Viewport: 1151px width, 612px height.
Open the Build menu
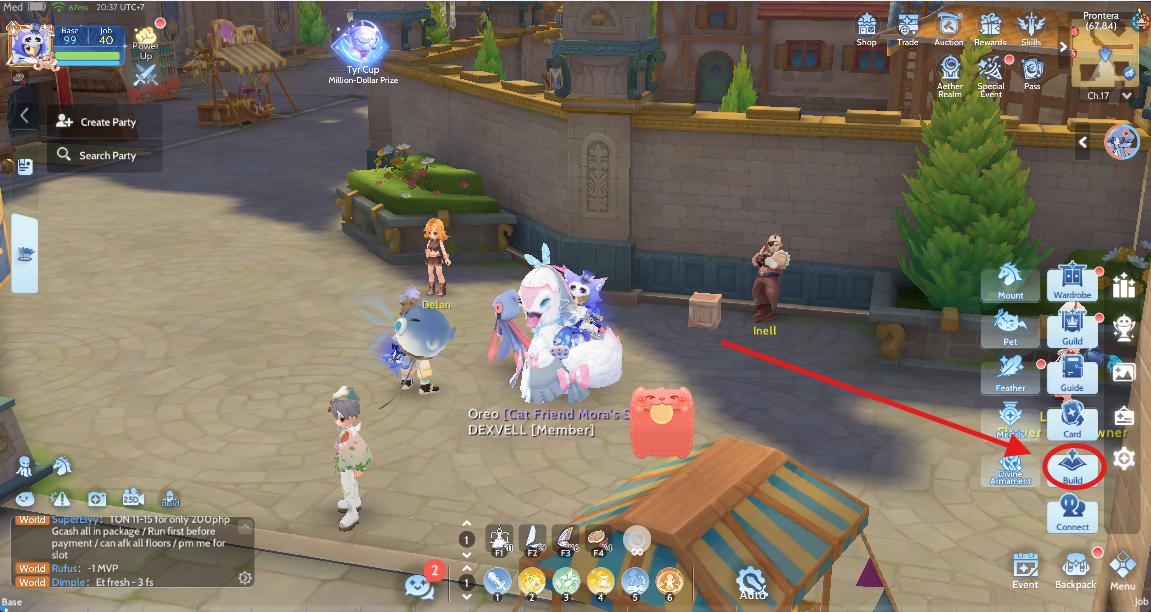1073,467
